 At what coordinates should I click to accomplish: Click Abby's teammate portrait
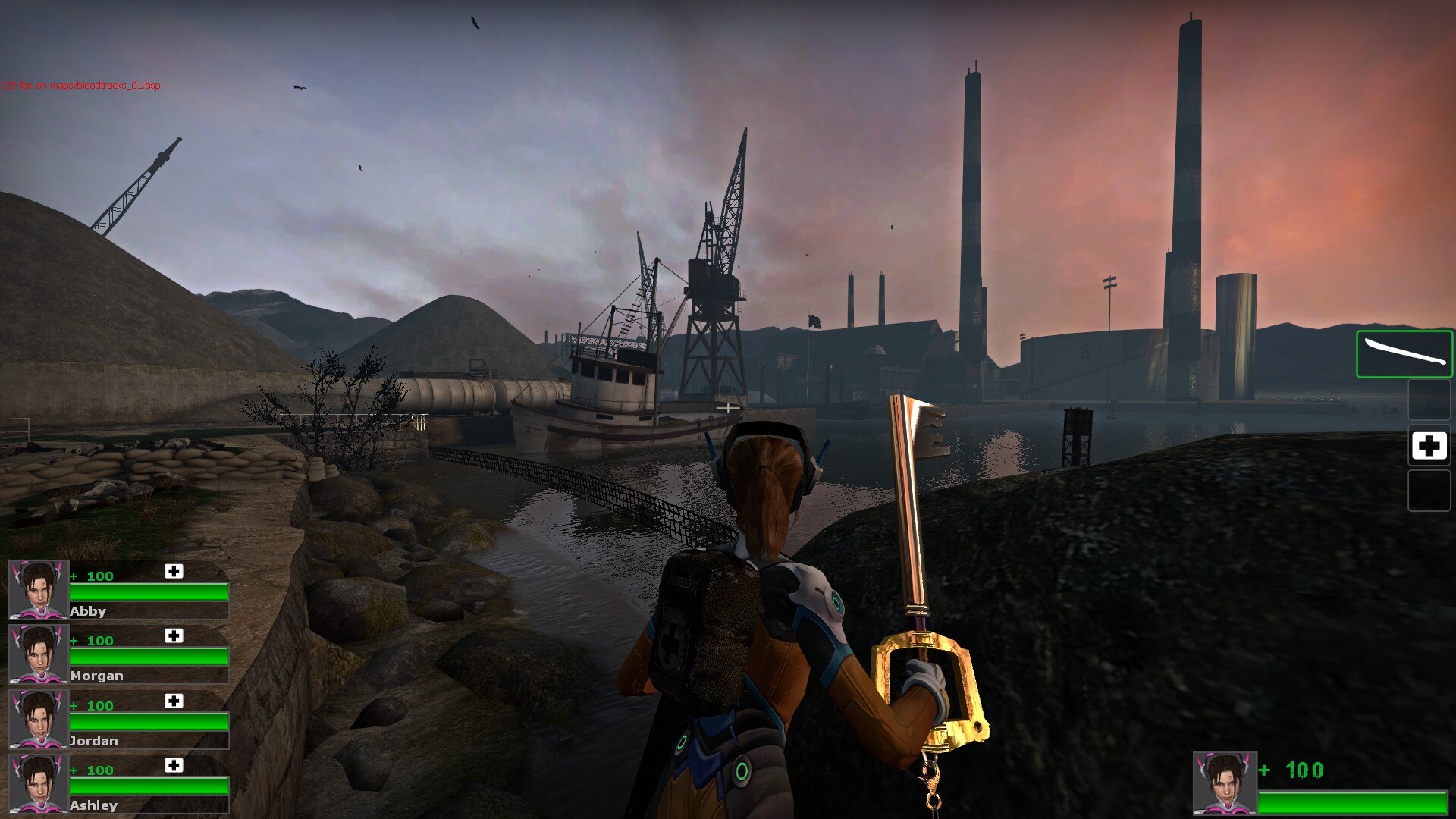(x=38, y=589)
